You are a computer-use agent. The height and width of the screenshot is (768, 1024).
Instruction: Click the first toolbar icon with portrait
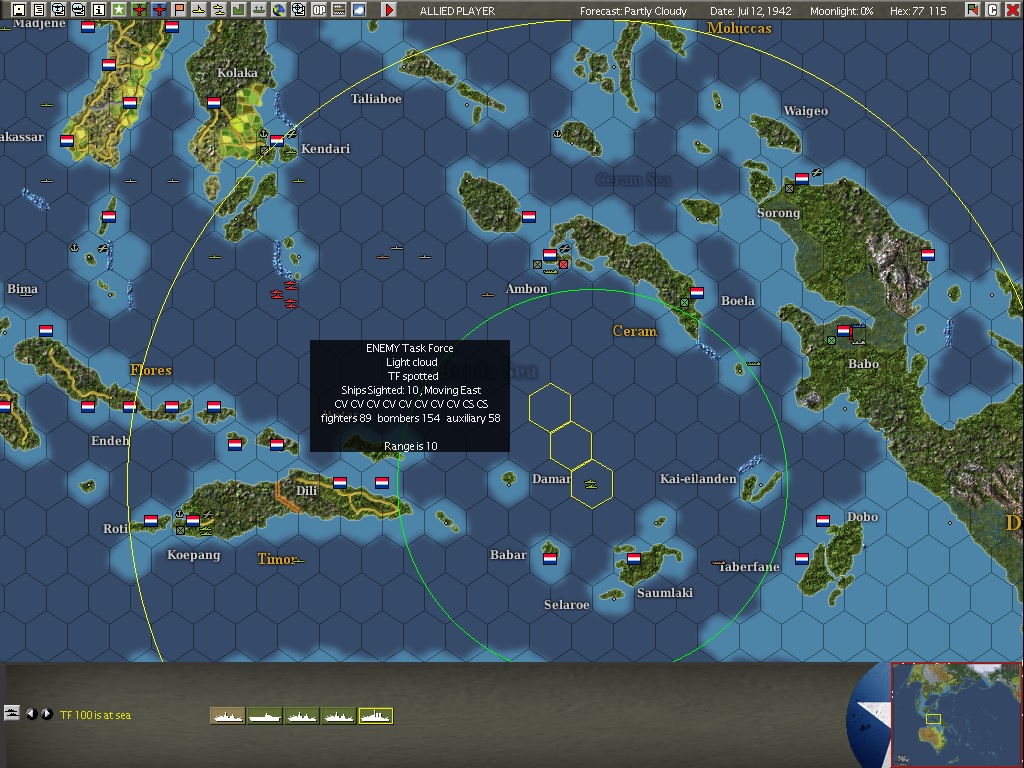[18, 10]
